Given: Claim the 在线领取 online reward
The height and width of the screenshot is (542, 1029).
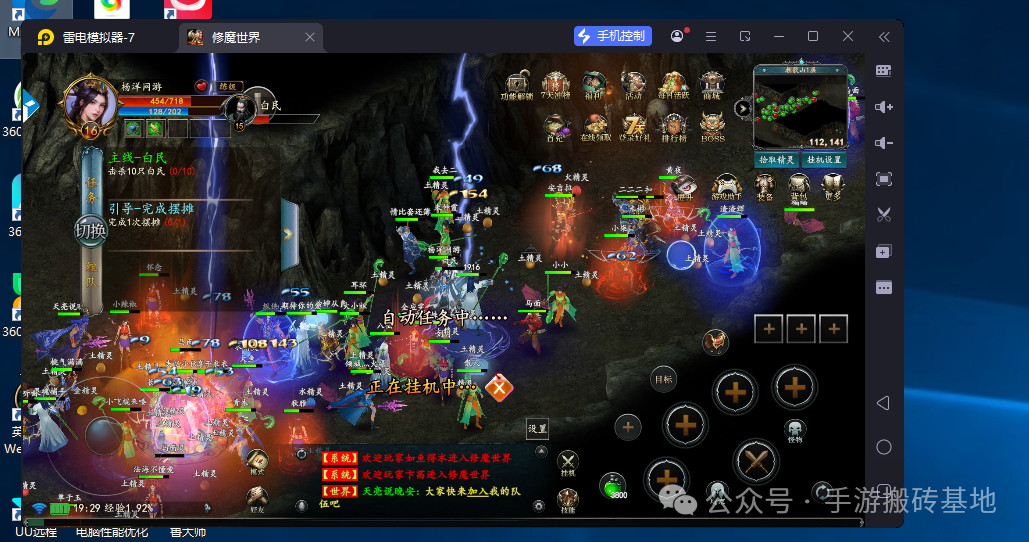Looking at the screenshot, I should click(x=595, y=127).
